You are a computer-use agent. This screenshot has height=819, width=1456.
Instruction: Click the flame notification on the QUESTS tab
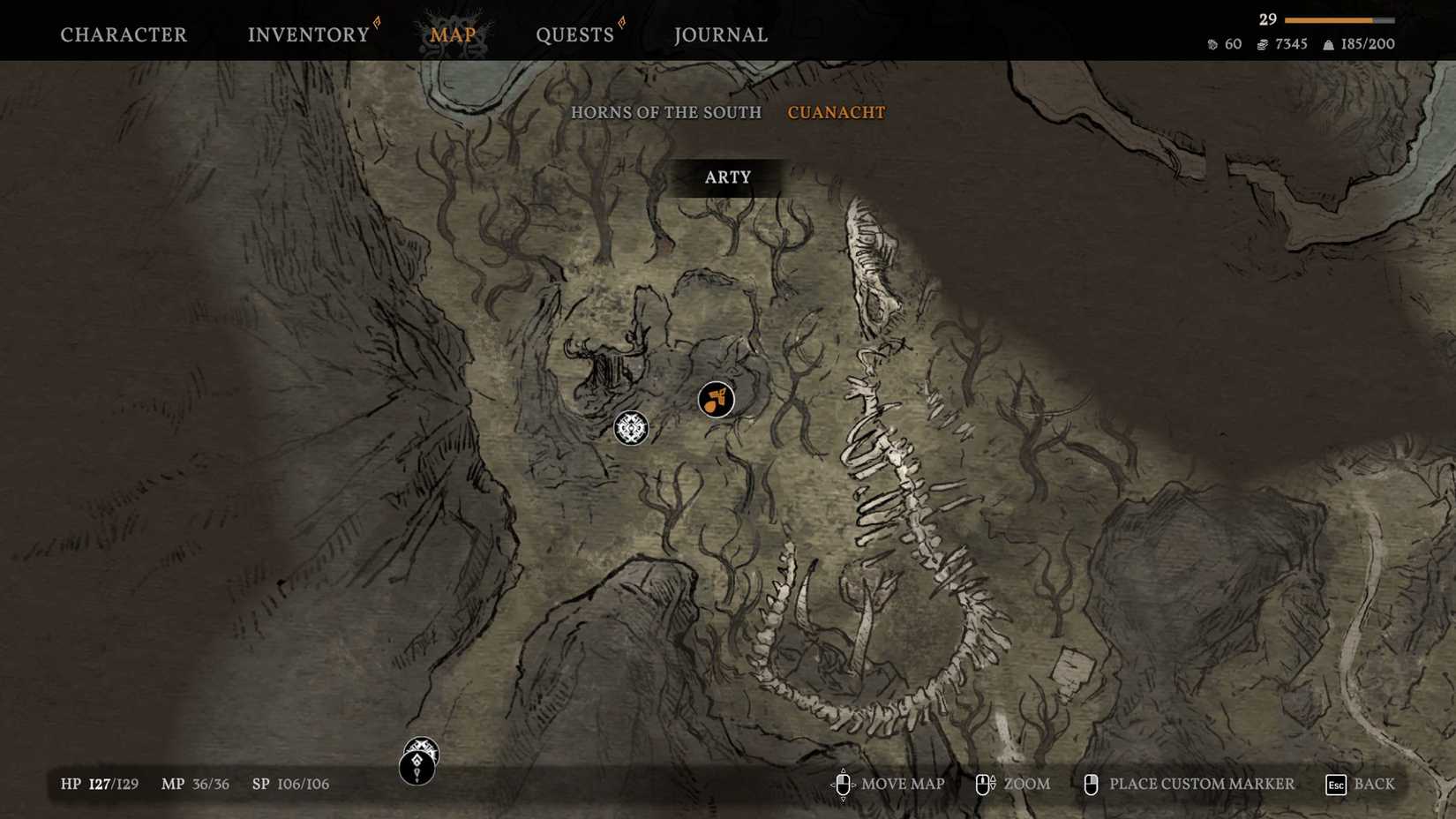[623, 22]
